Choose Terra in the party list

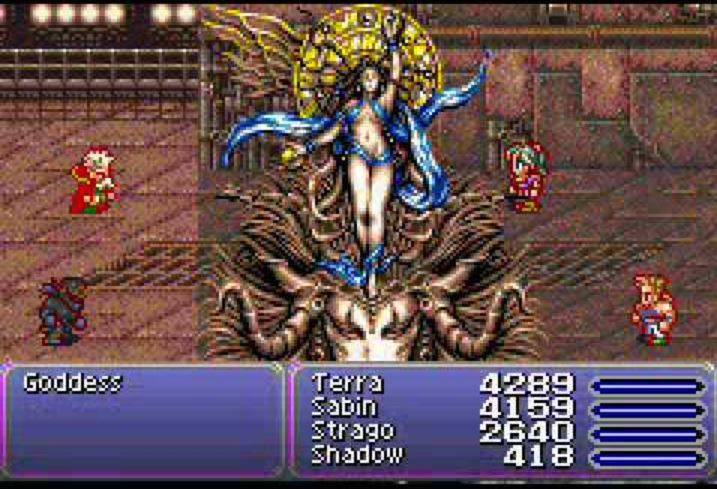point(347,383)
